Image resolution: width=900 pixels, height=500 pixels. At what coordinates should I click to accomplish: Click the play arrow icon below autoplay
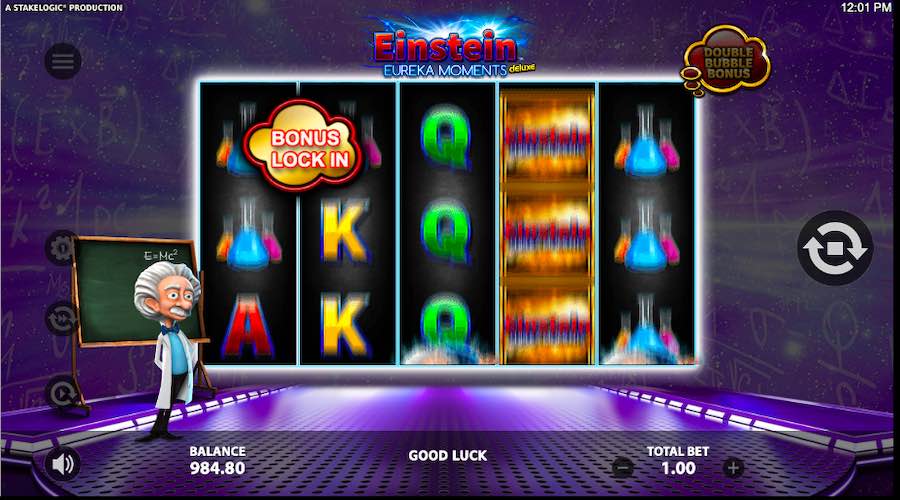(63, 392)
